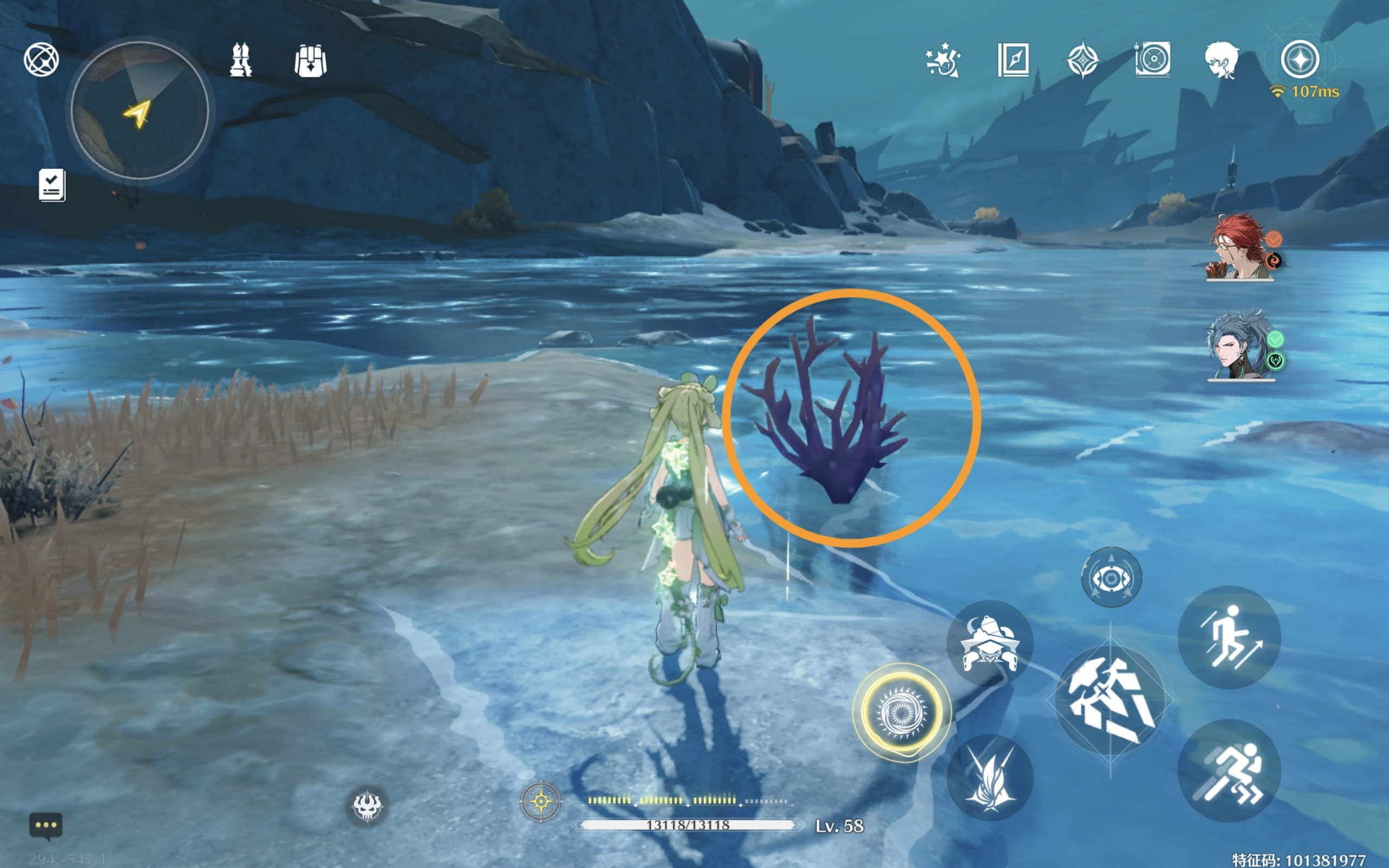Open the quest checklist icon

(x=52, y=185)
